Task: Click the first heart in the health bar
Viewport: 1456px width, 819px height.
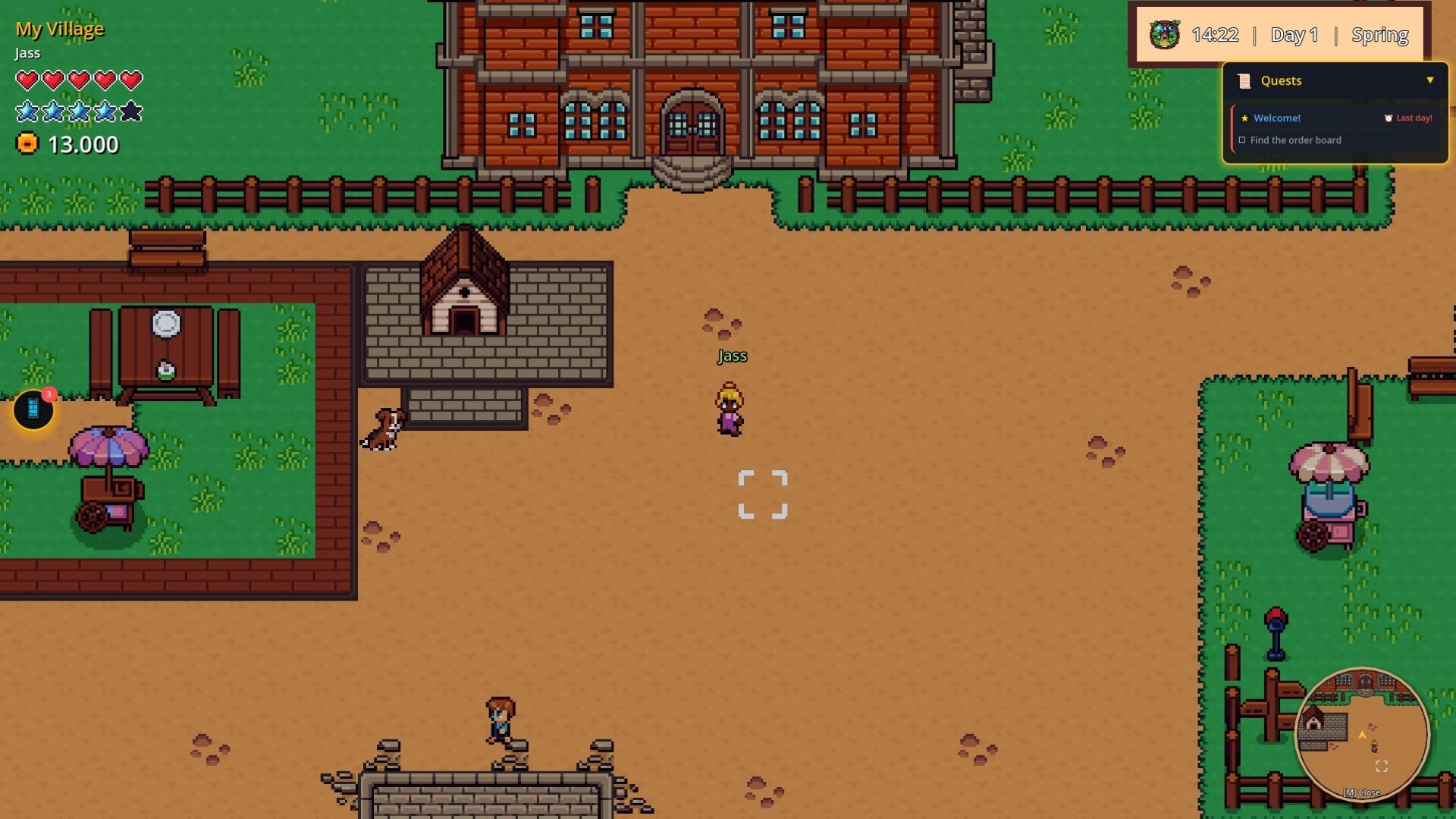Action: point(27,78)
